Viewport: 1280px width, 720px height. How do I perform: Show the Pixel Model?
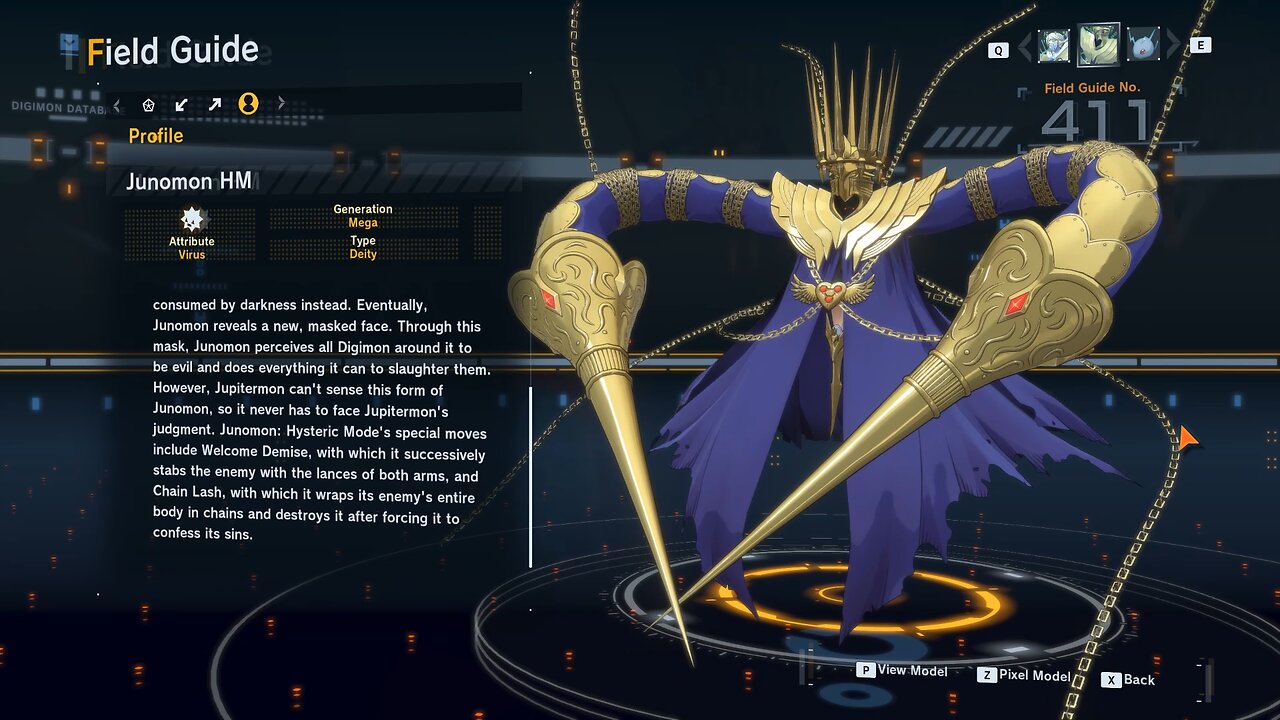1024,676
